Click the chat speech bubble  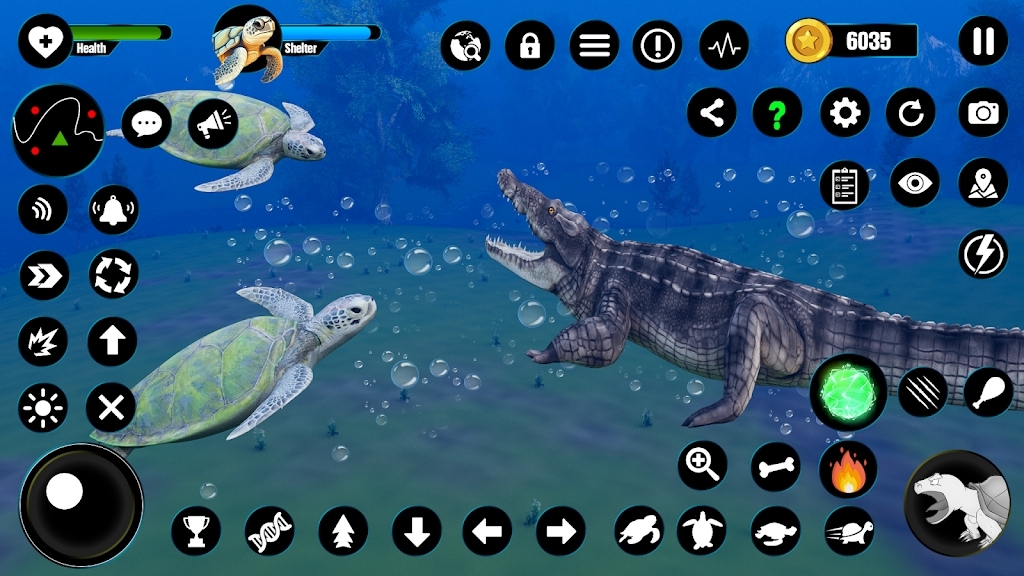point(147,124)
